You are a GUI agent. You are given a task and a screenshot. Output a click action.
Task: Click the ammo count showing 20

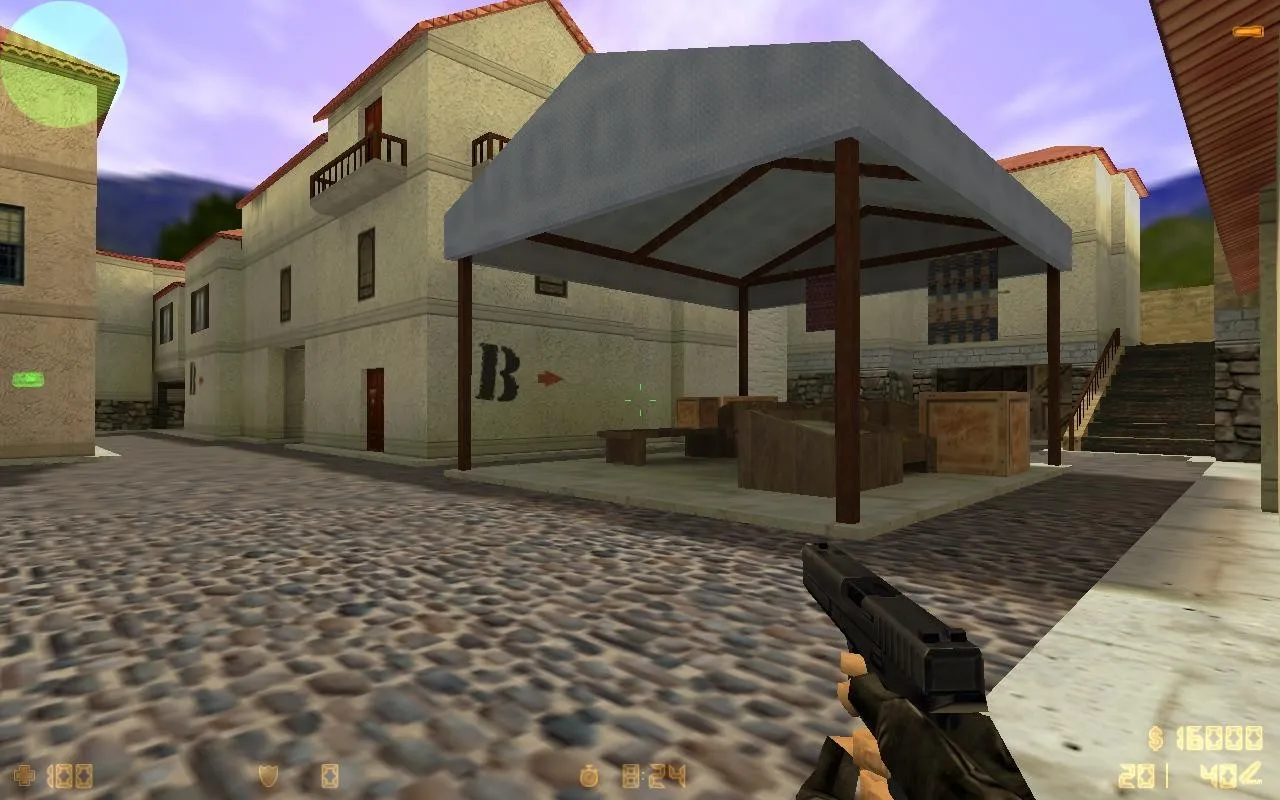1135,774
